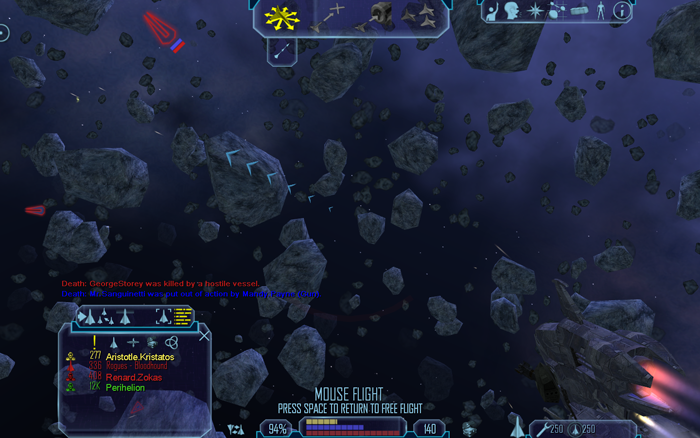The width and height of the screenshot is (700, 438).
Task: Open the standing figure player status icon
Action: click(x=600, y=11)
